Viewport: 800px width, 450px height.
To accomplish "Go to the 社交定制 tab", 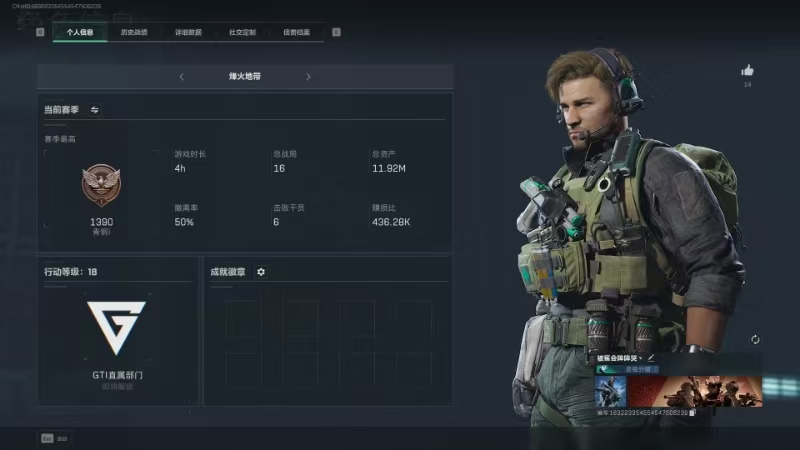I will [x=242, y=32].
